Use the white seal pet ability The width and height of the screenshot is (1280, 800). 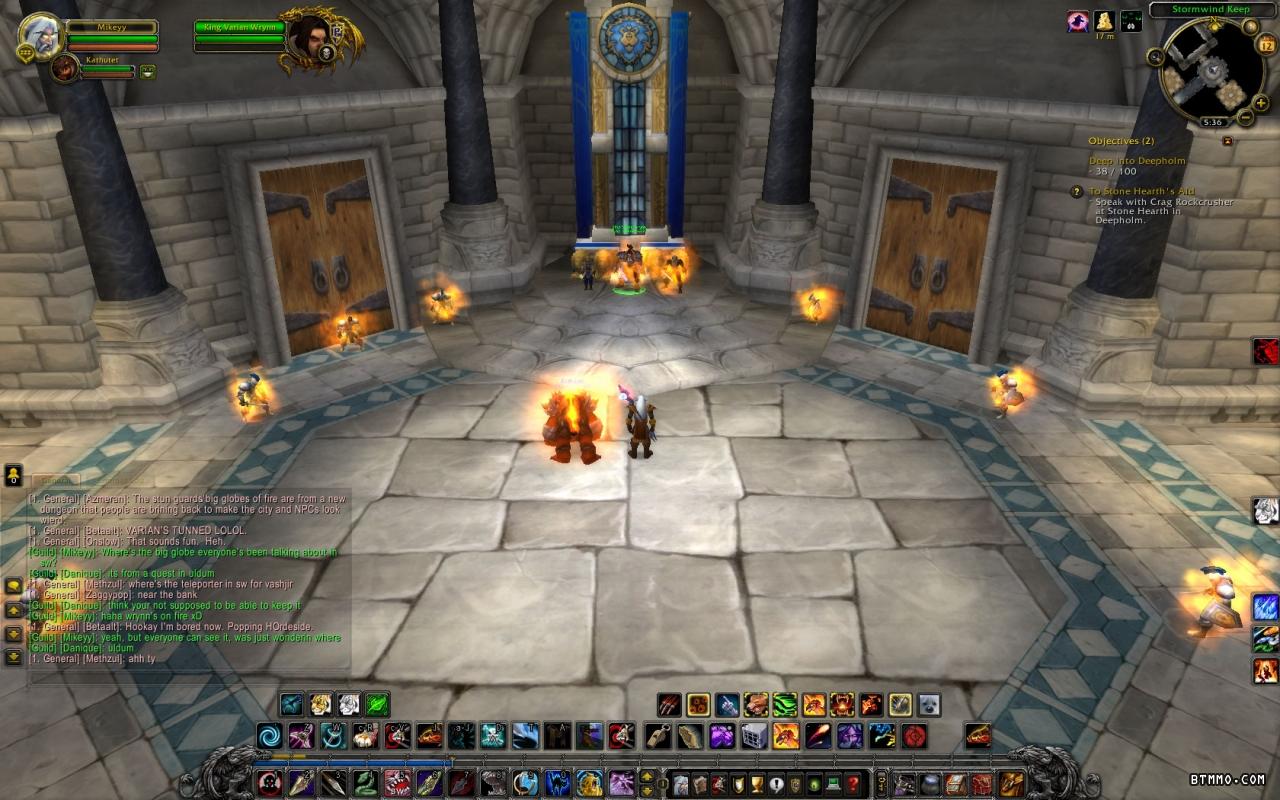pos(929,705)
